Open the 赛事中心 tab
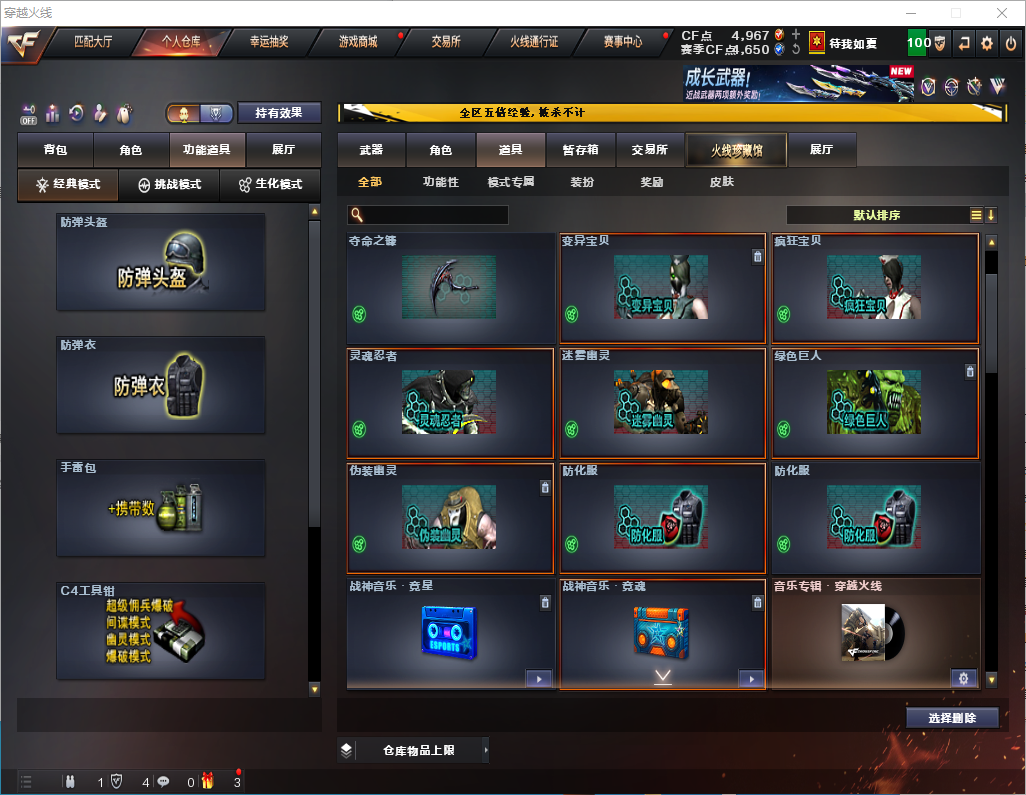1026x795 pixels. [622, 42]
